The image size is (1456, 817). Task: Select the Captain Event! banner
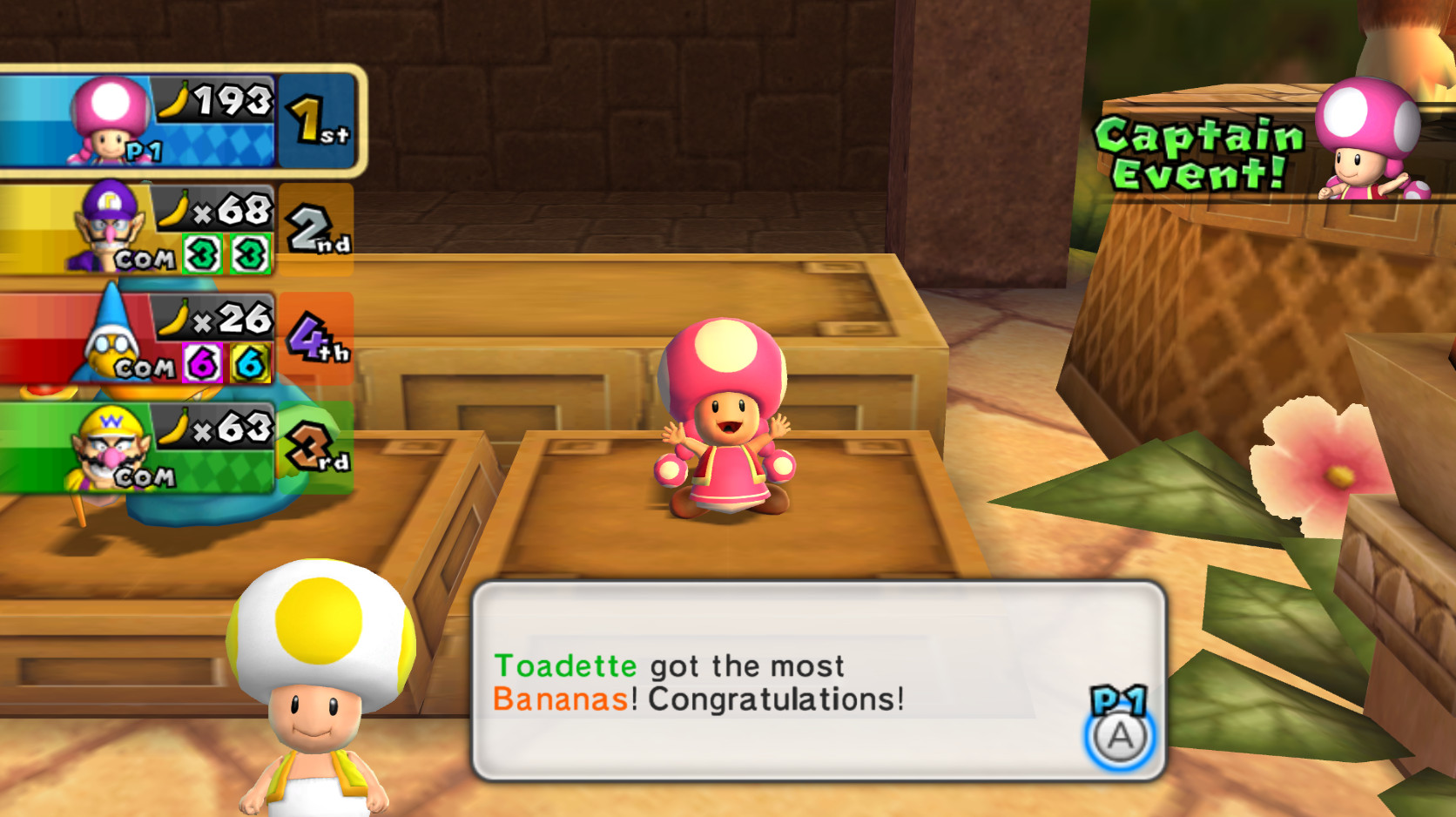click(x=1190, y=148)
